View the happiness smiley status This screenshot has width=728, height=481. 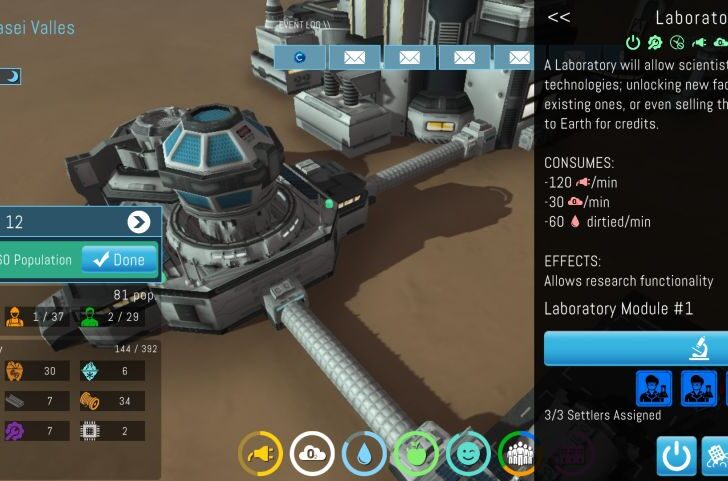pos(467,454)
